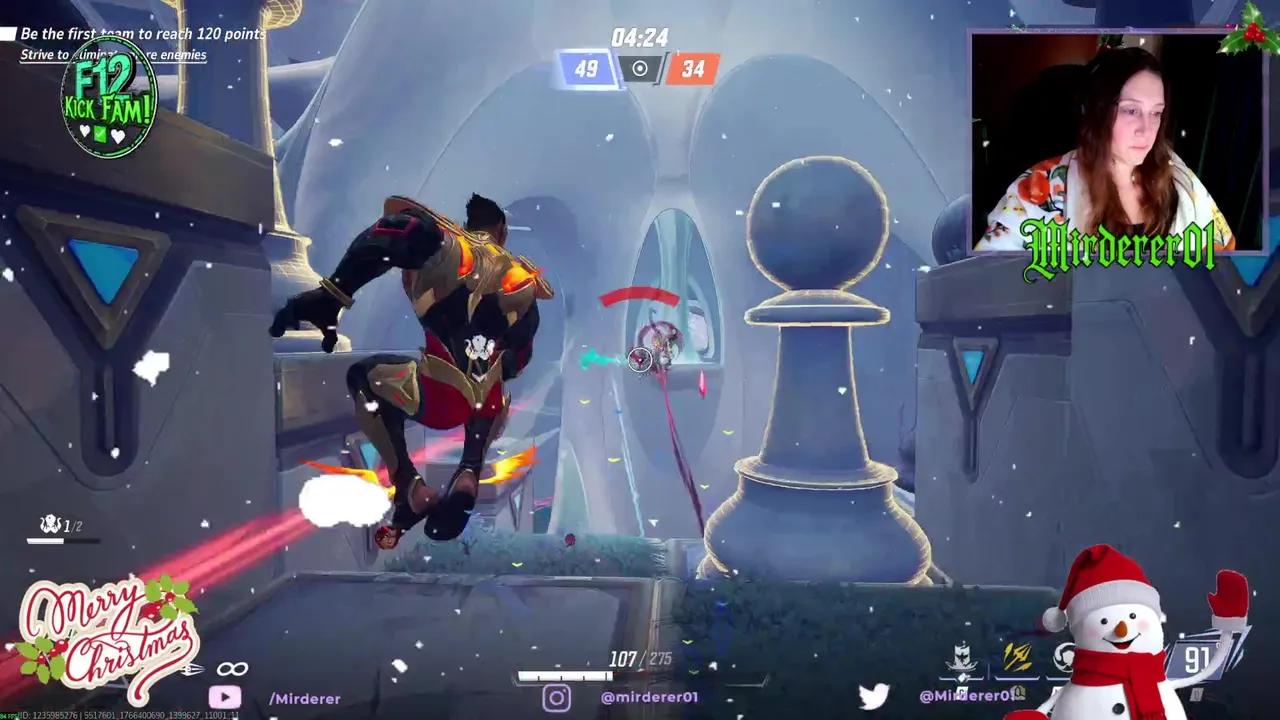This screenshot has height=720, width=1280.
Task: Click the /Mirderer channel link
Action: 305,699
